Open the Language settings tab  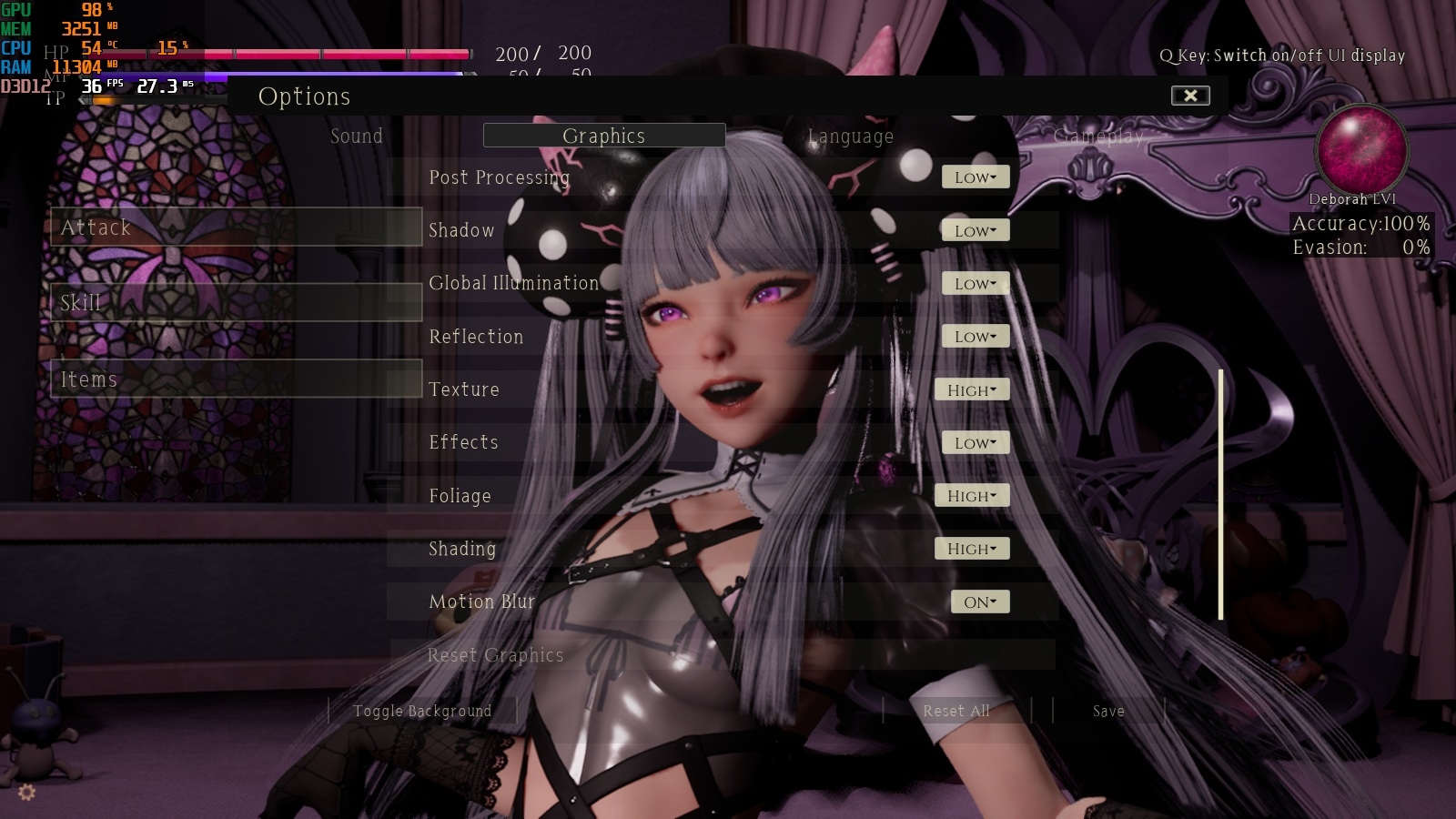pos(850,136)
